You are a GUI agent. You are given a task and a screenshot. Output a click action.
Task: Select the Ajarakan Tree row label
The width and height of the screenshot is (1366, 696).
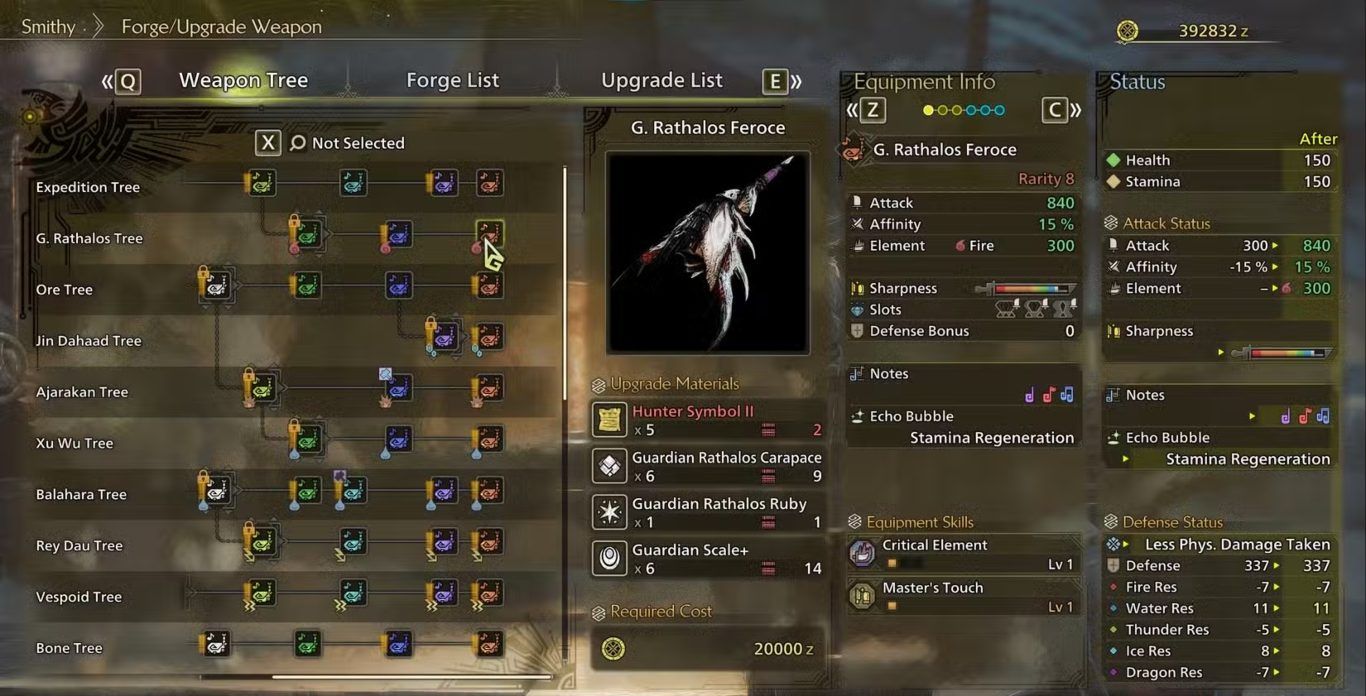(82, 392)
